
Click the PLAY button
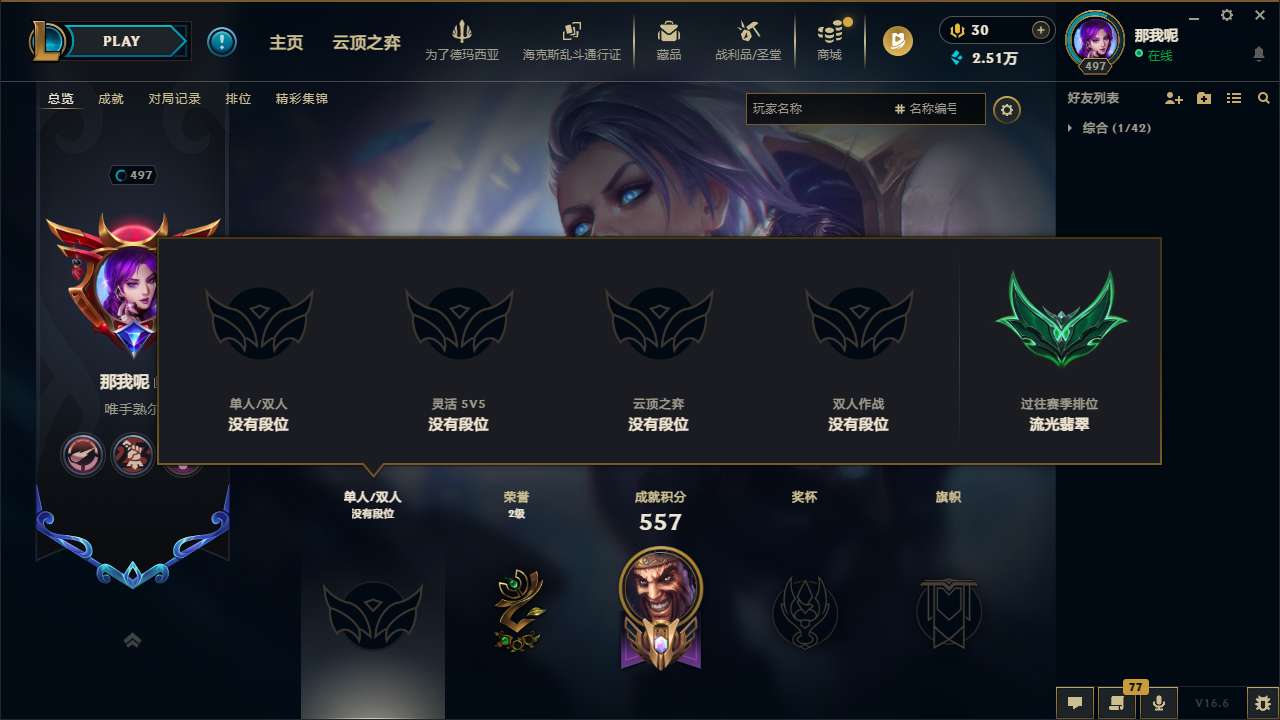tap(122, 41)
